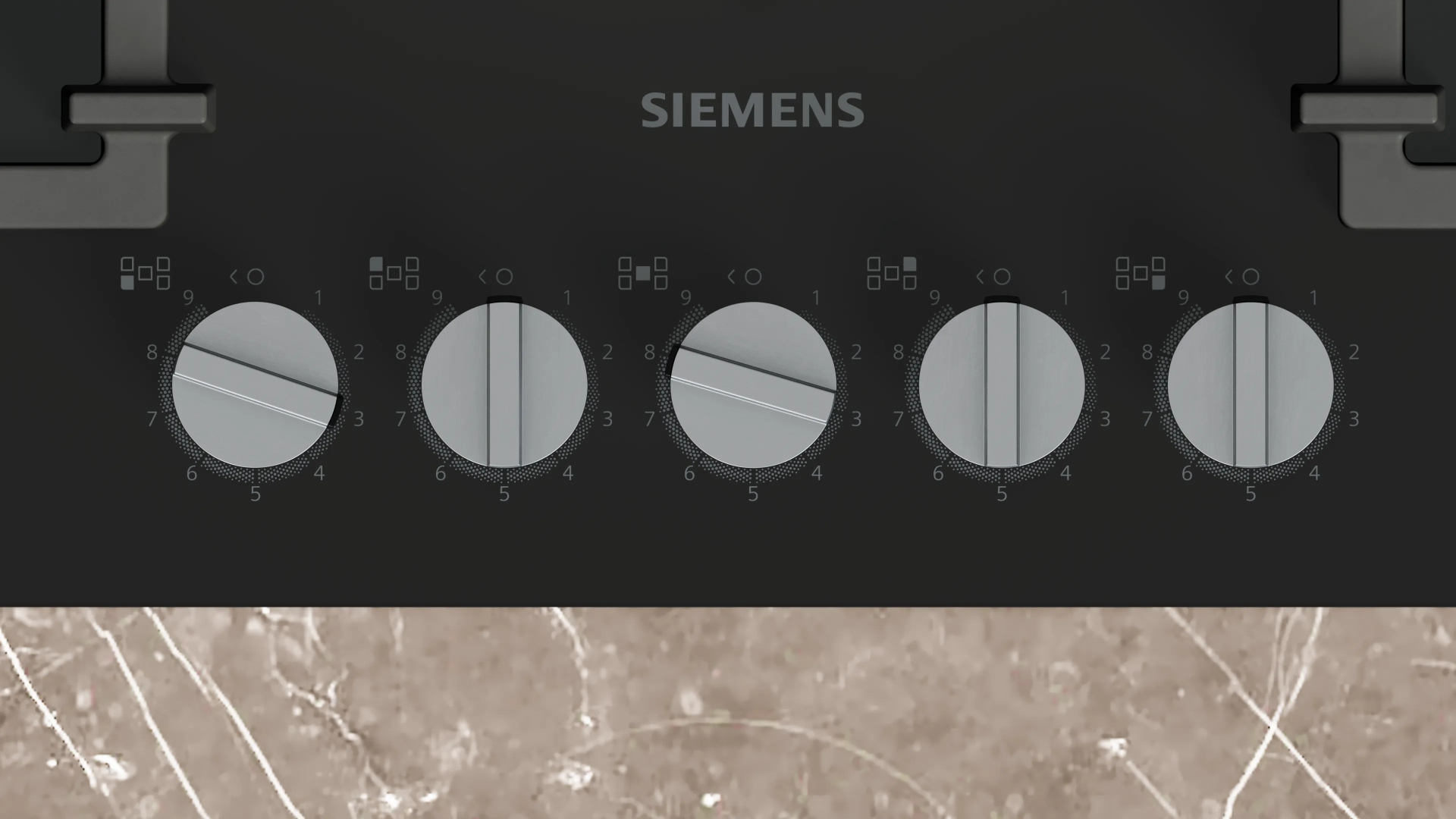This screenshot has width=1456, height=819.
Task: Select the rear-left burner control knob
Action: click(504, 384)
